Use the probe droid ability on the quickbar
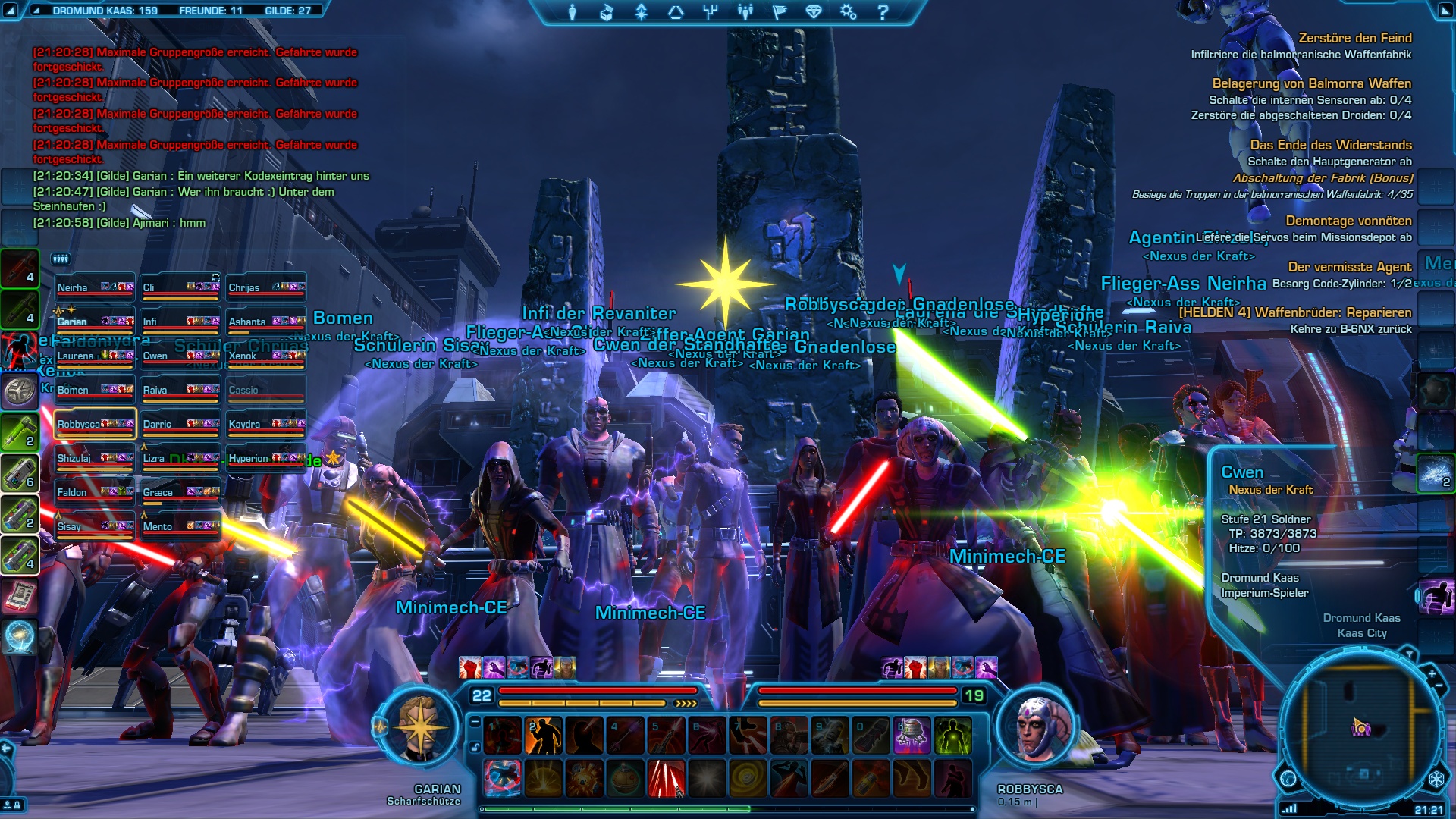The height and width of the screenshot is (819, 1456). pyautogui.click(x=911, y=736)
